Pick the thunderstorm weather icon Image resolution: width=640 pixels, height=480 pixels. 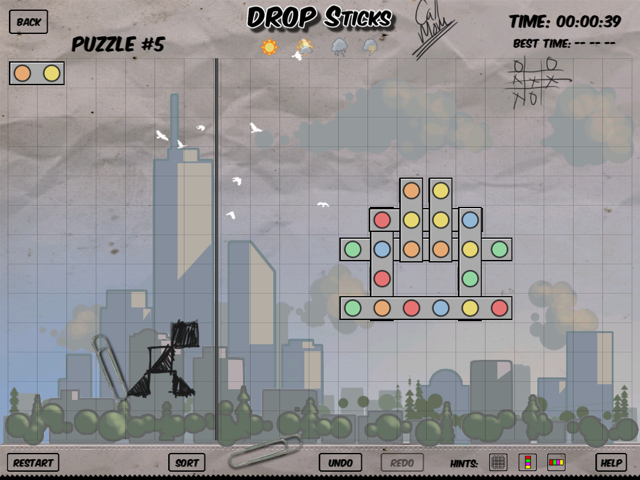tap(370, 47)
